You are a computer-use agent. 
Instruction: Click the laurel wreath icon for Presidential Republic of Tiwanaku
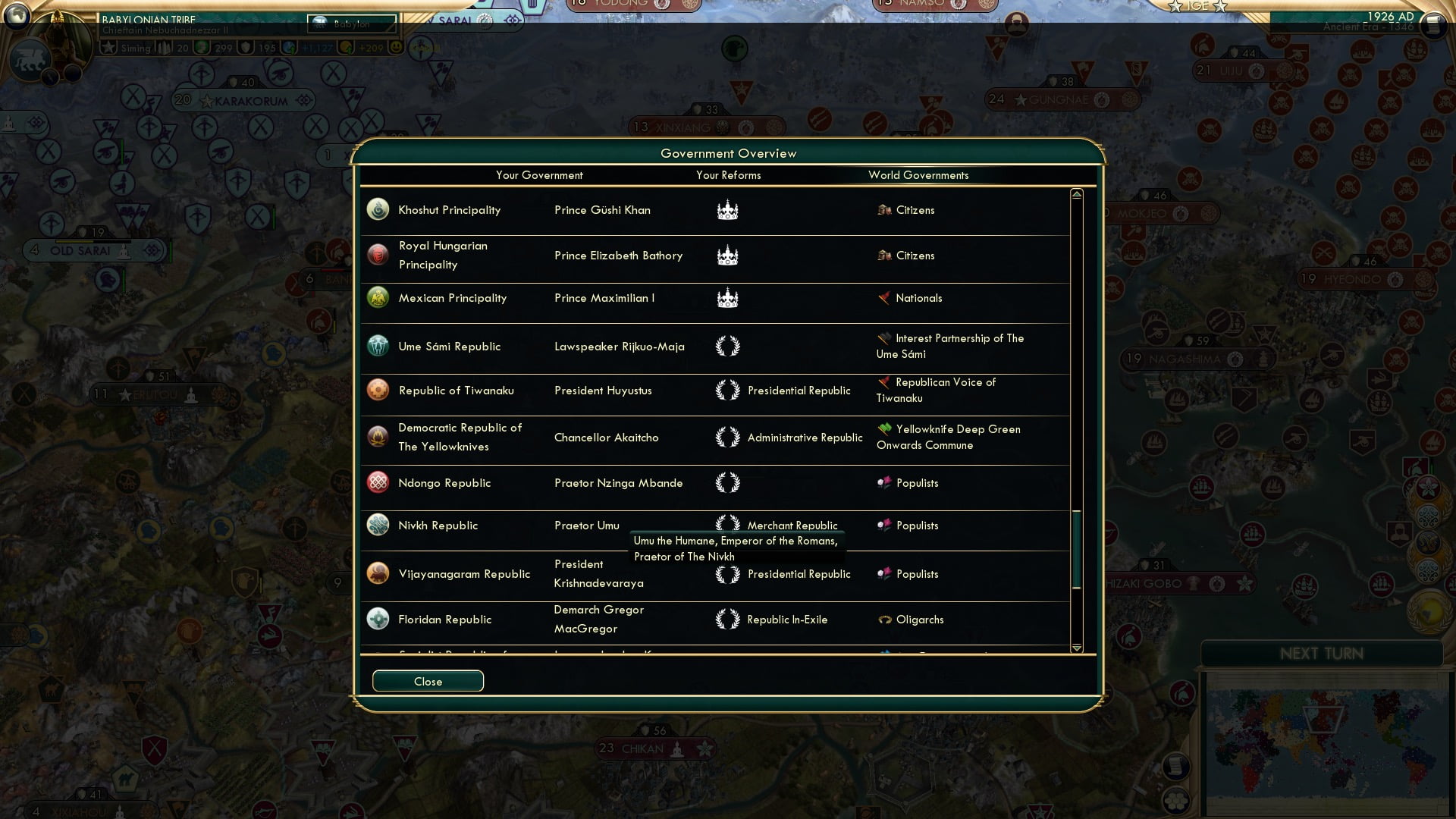pos(728,390)
